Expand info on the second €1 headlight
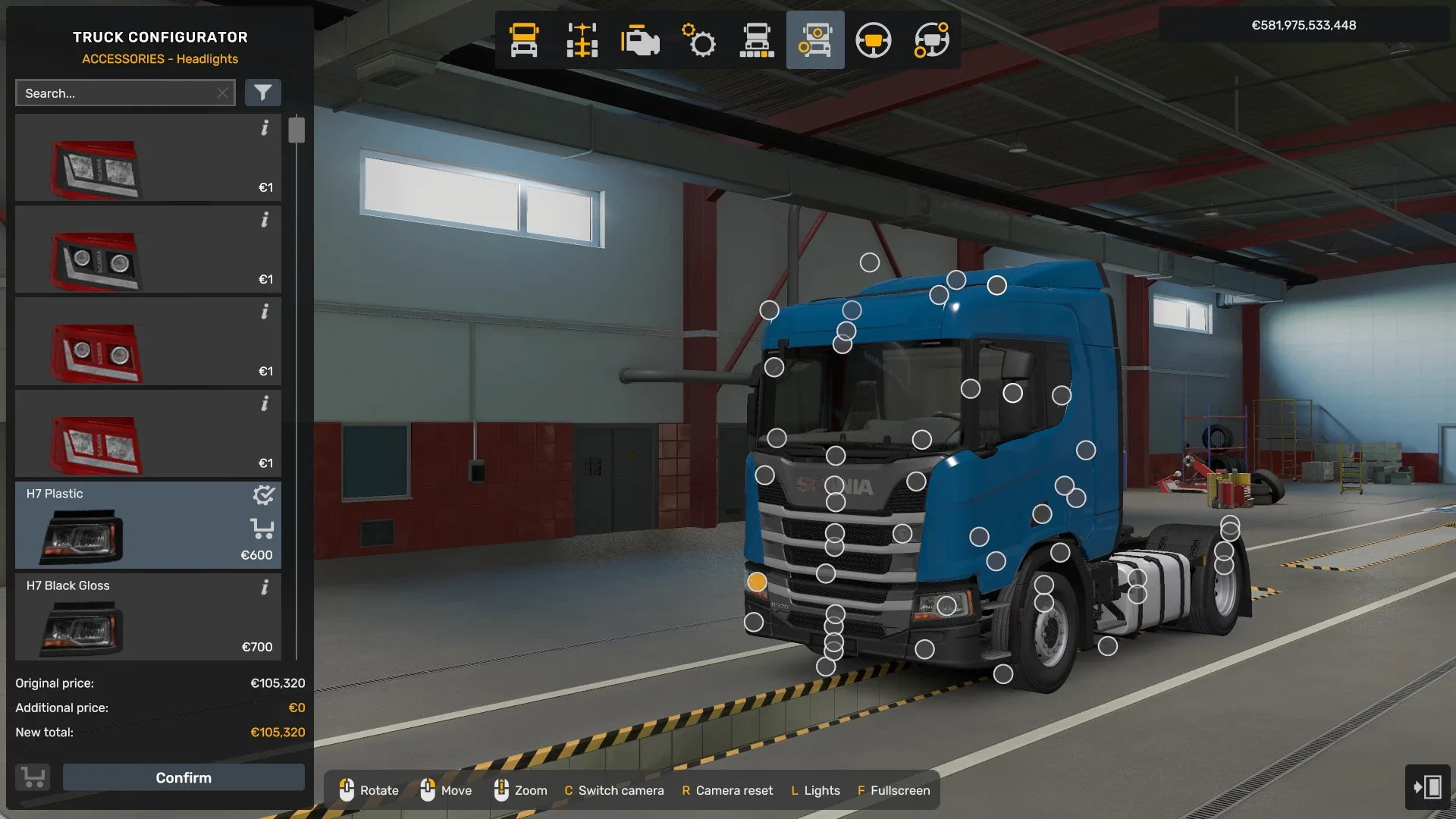1456x819 pixels. (265, 221)
